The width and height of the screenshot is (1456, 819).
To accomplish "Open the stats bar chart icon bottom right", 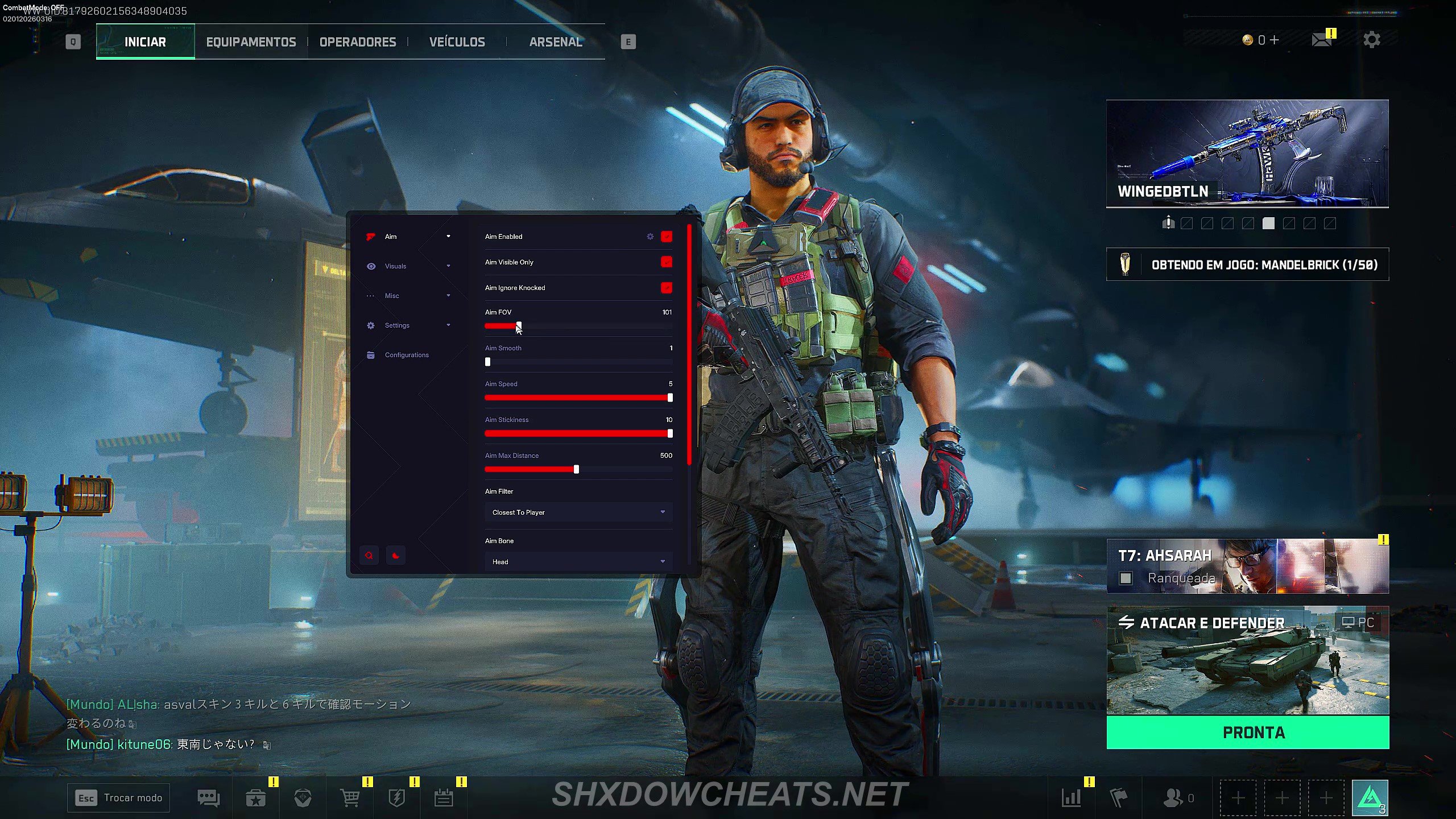I will point(1073,797).
